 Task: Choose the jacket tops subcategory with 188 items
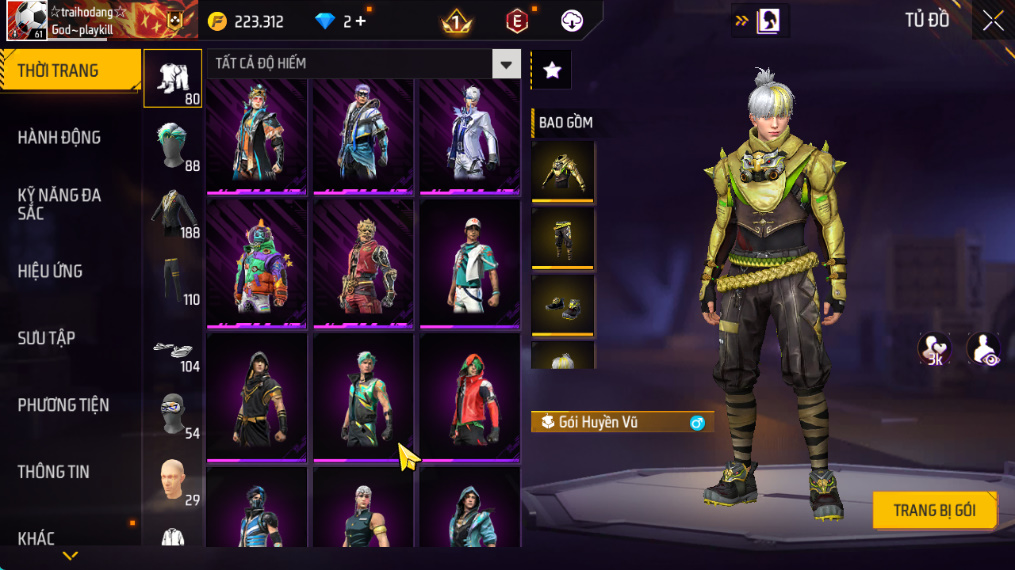tap(173, 212)
